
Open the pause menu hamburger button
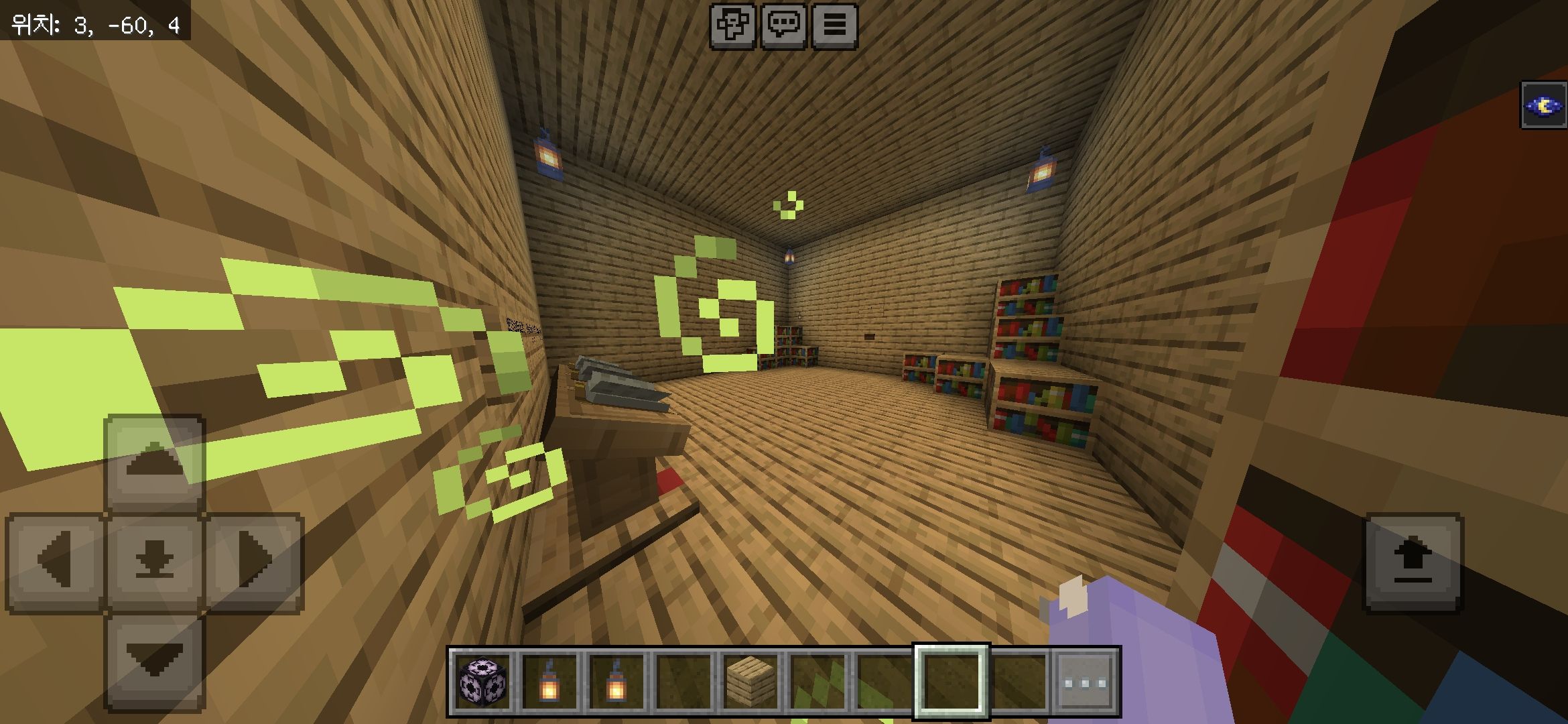(834, 26)
